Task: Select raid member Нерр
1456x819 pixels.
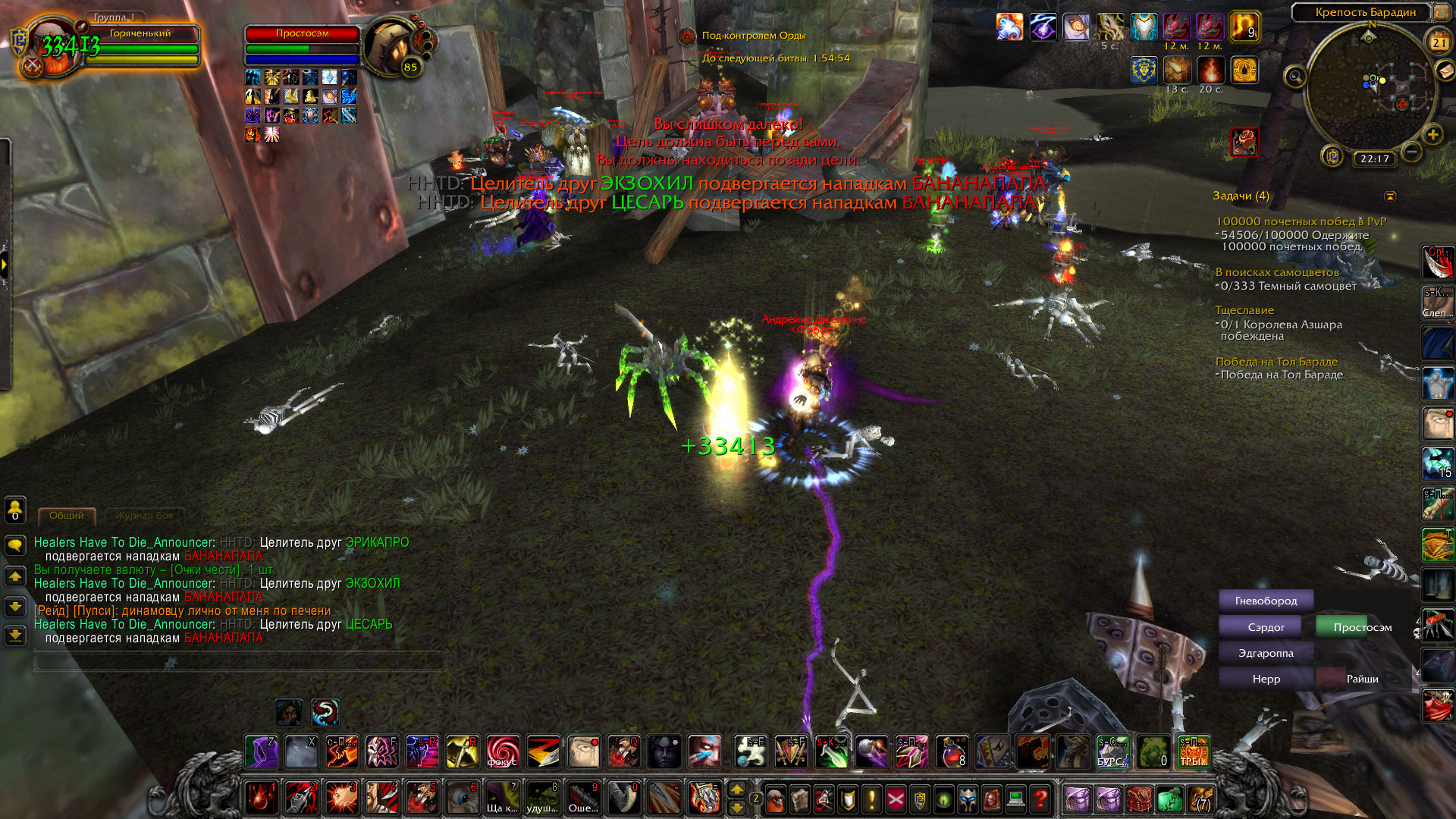Action: click(x=1266, y=679)
